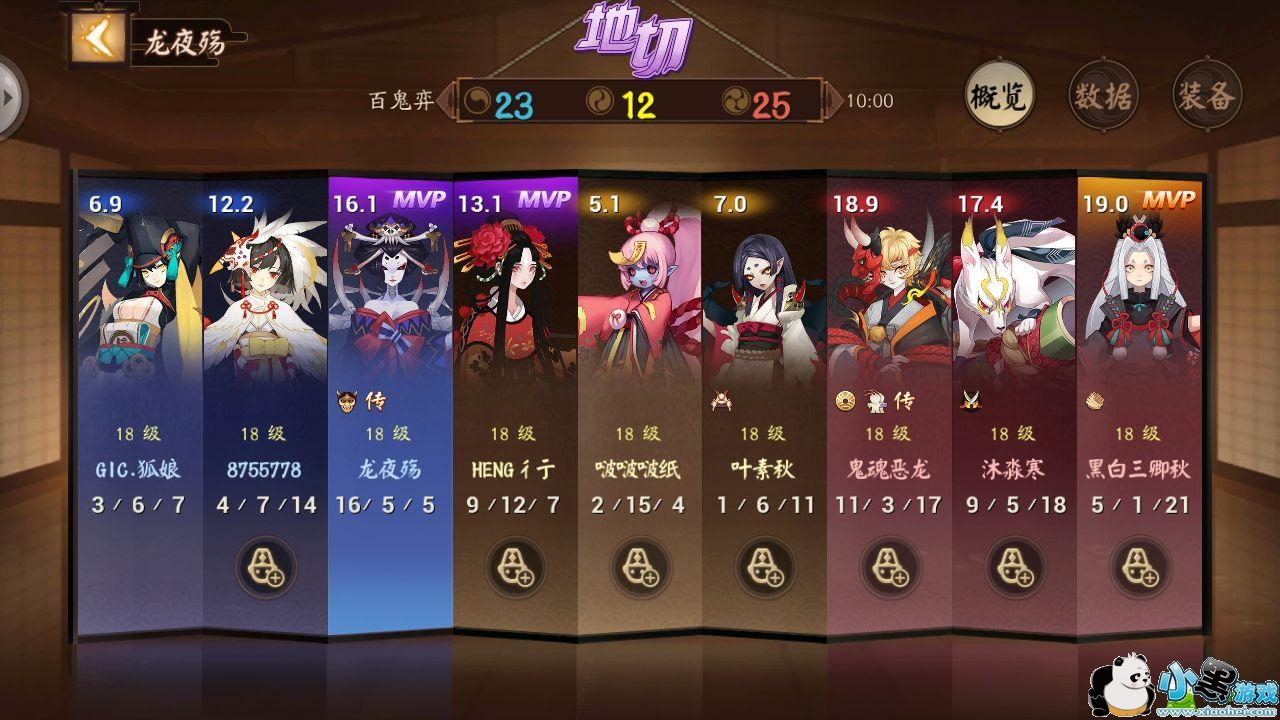The width and height of the screenshot is (1280, 720).
Task: Click the golden back arrow button
Action: coord(98,38)
